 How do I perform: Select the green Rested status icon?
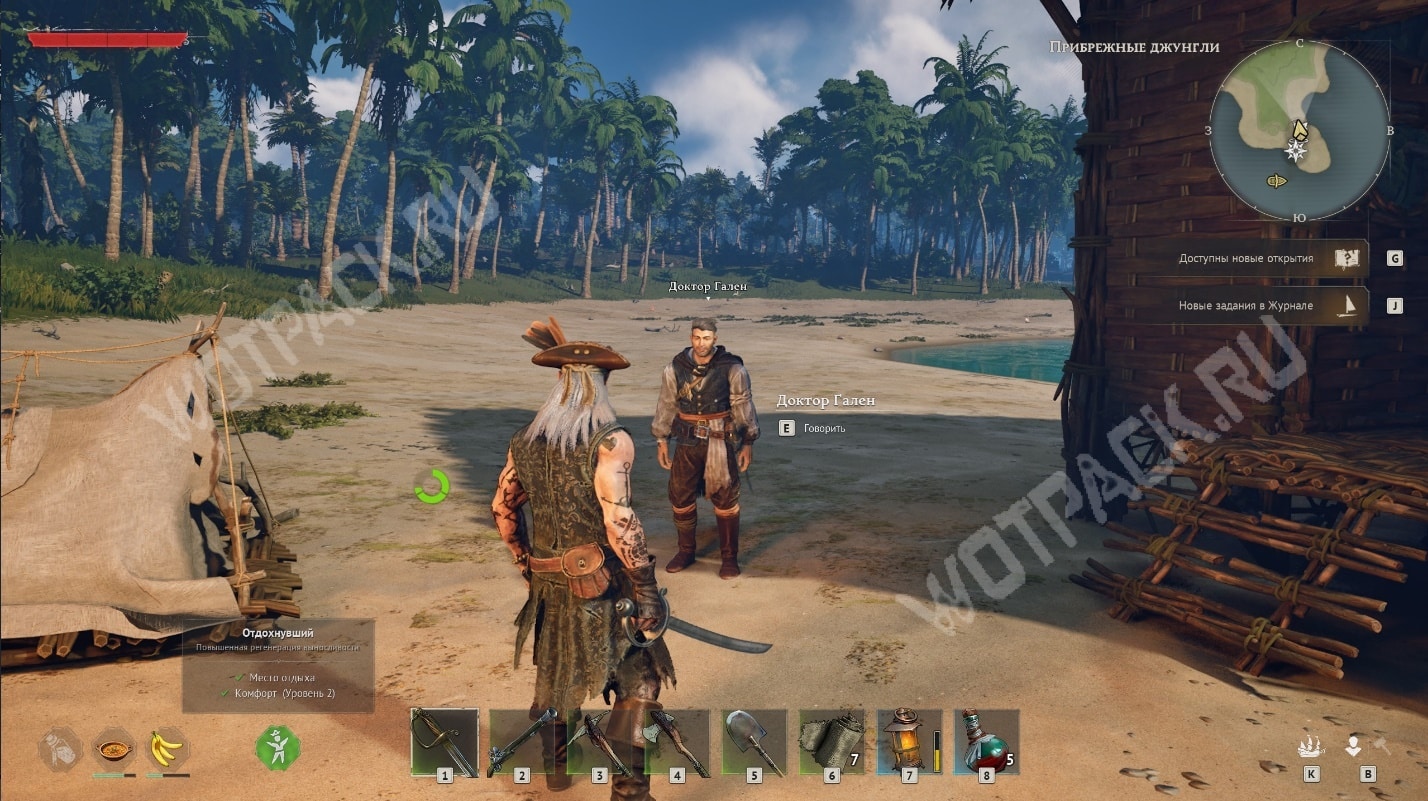[x=278, y=747]
